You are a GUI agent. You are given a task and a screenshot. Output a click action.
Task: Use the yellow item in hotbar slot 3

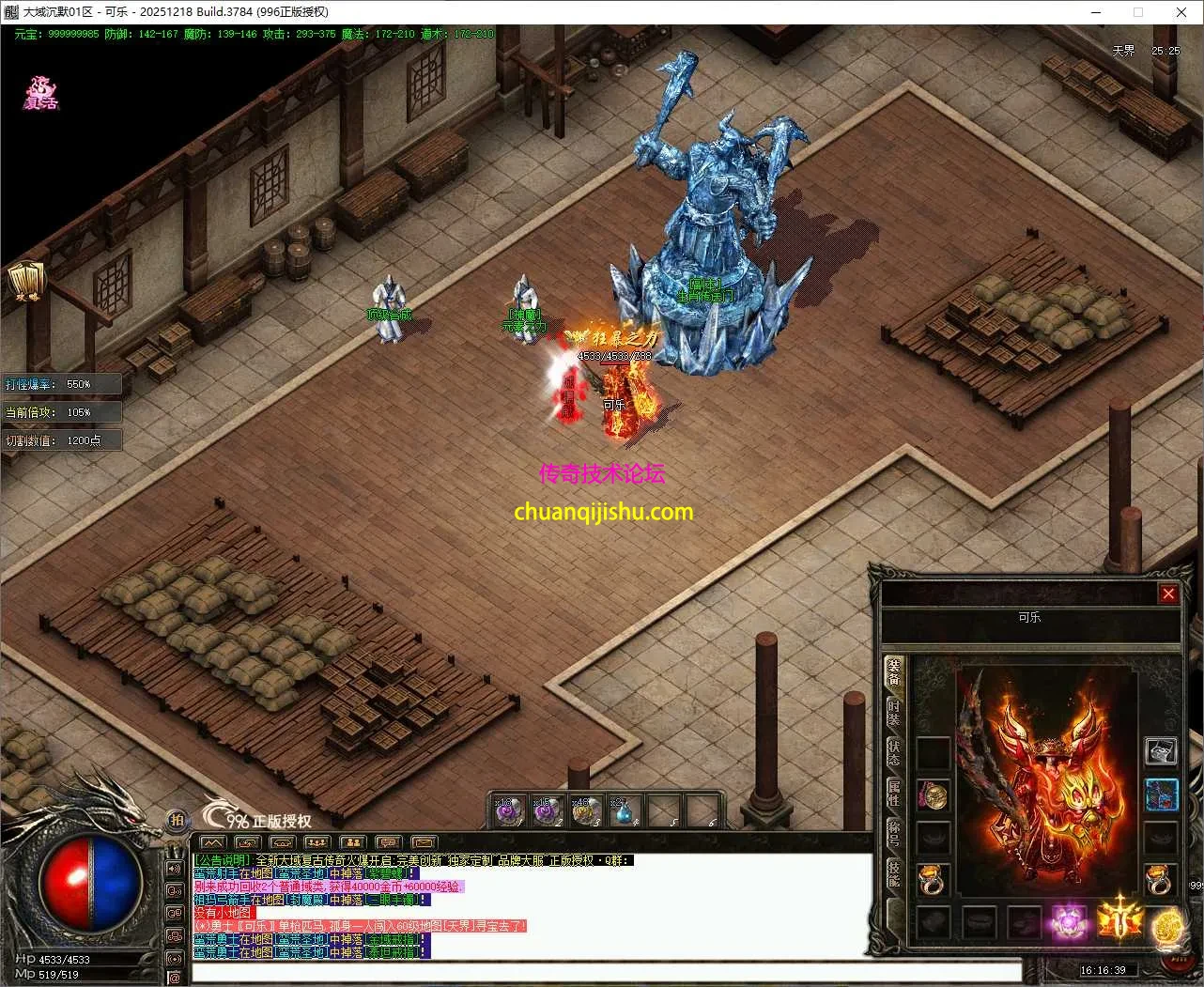click(x=586, y=811)
